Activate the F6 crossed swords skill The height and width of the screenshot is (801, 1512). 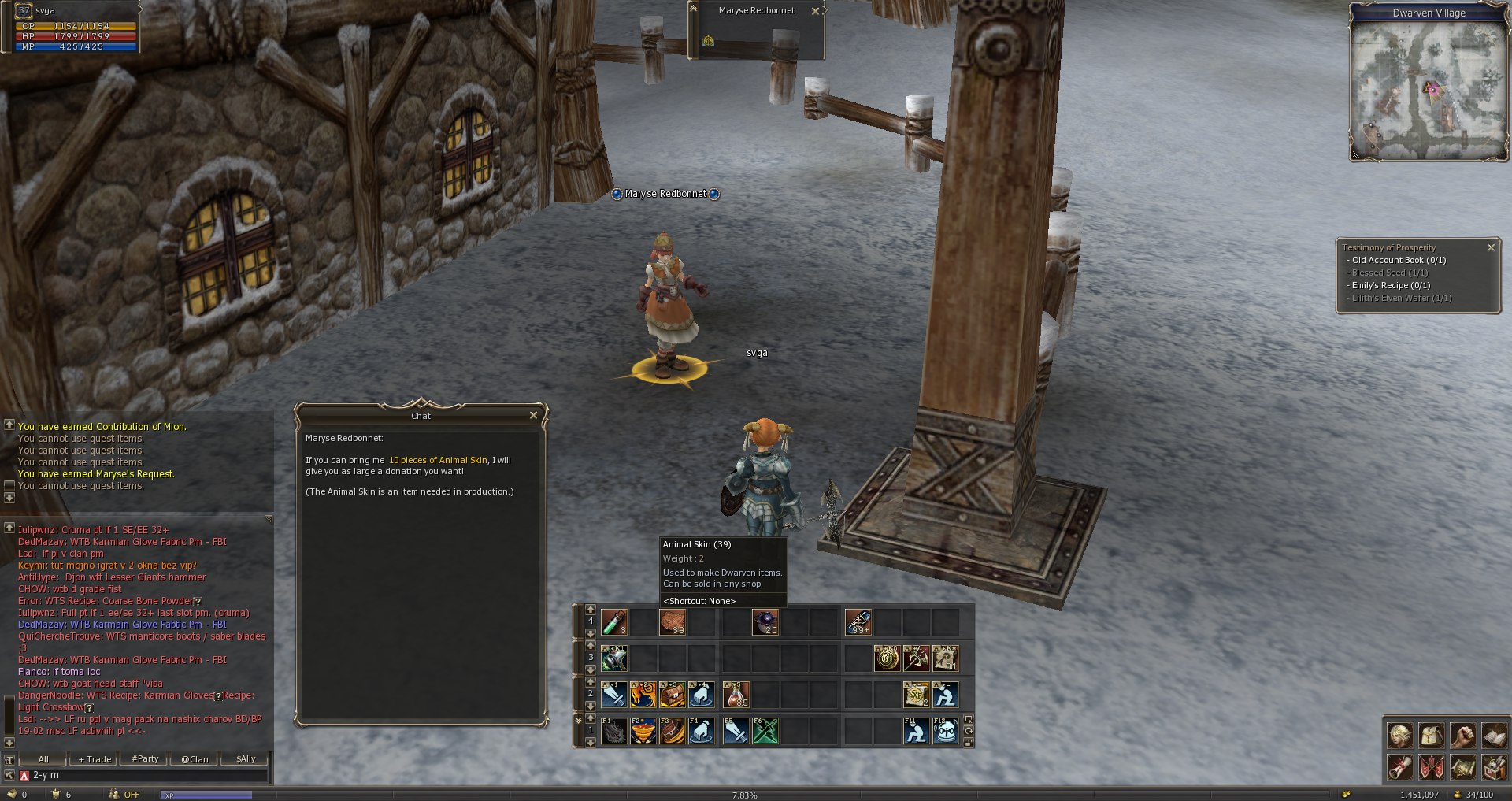tap(765, 732)
